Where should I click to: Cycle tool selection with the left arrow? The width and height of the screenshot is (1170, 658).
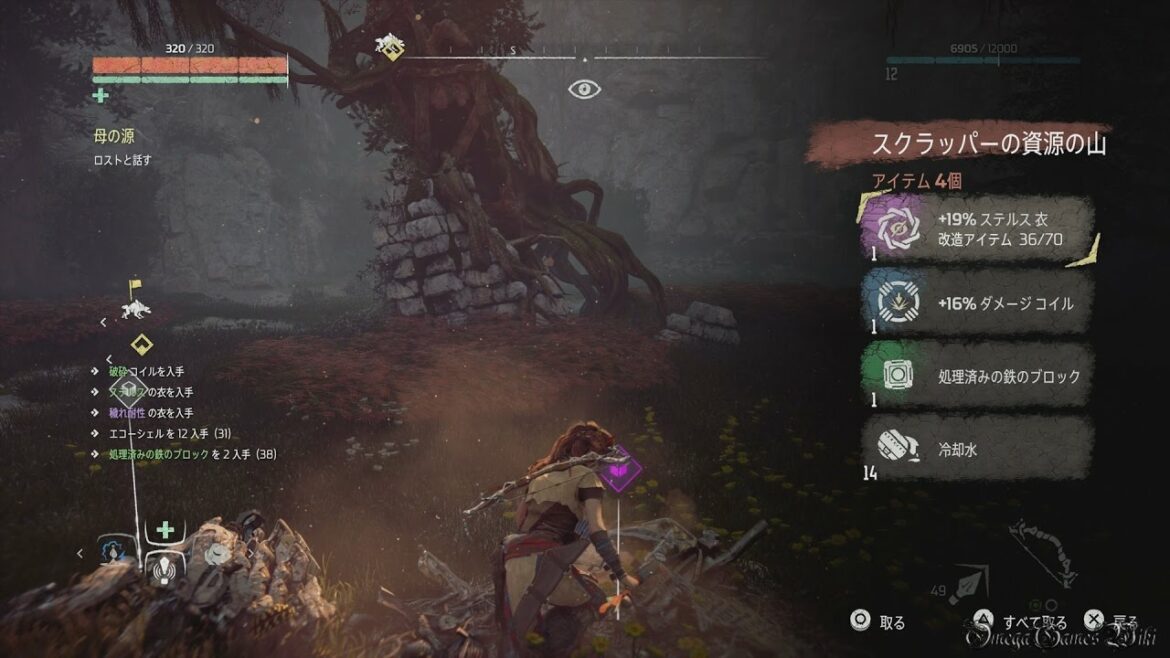click(x=81, y=552)
